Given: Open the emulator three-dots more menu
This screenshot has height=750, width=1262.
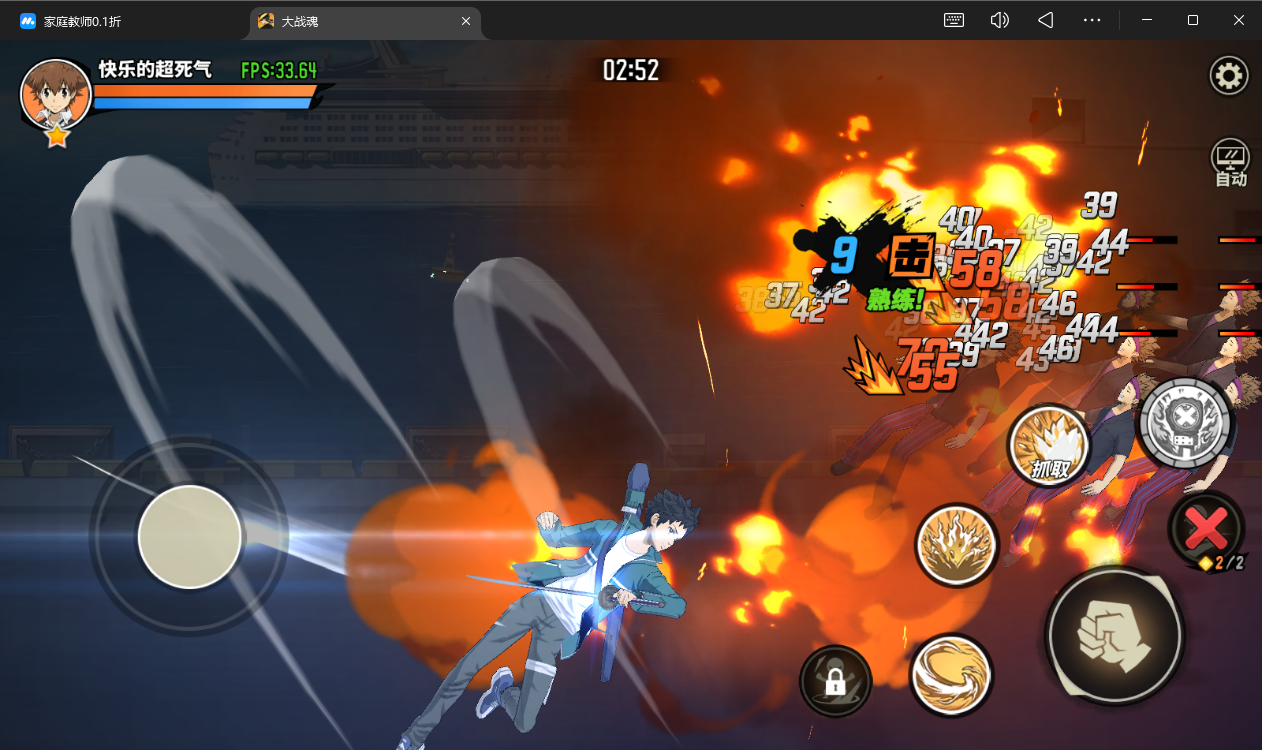Looking at the screenshot, I should coord(1091,20).
